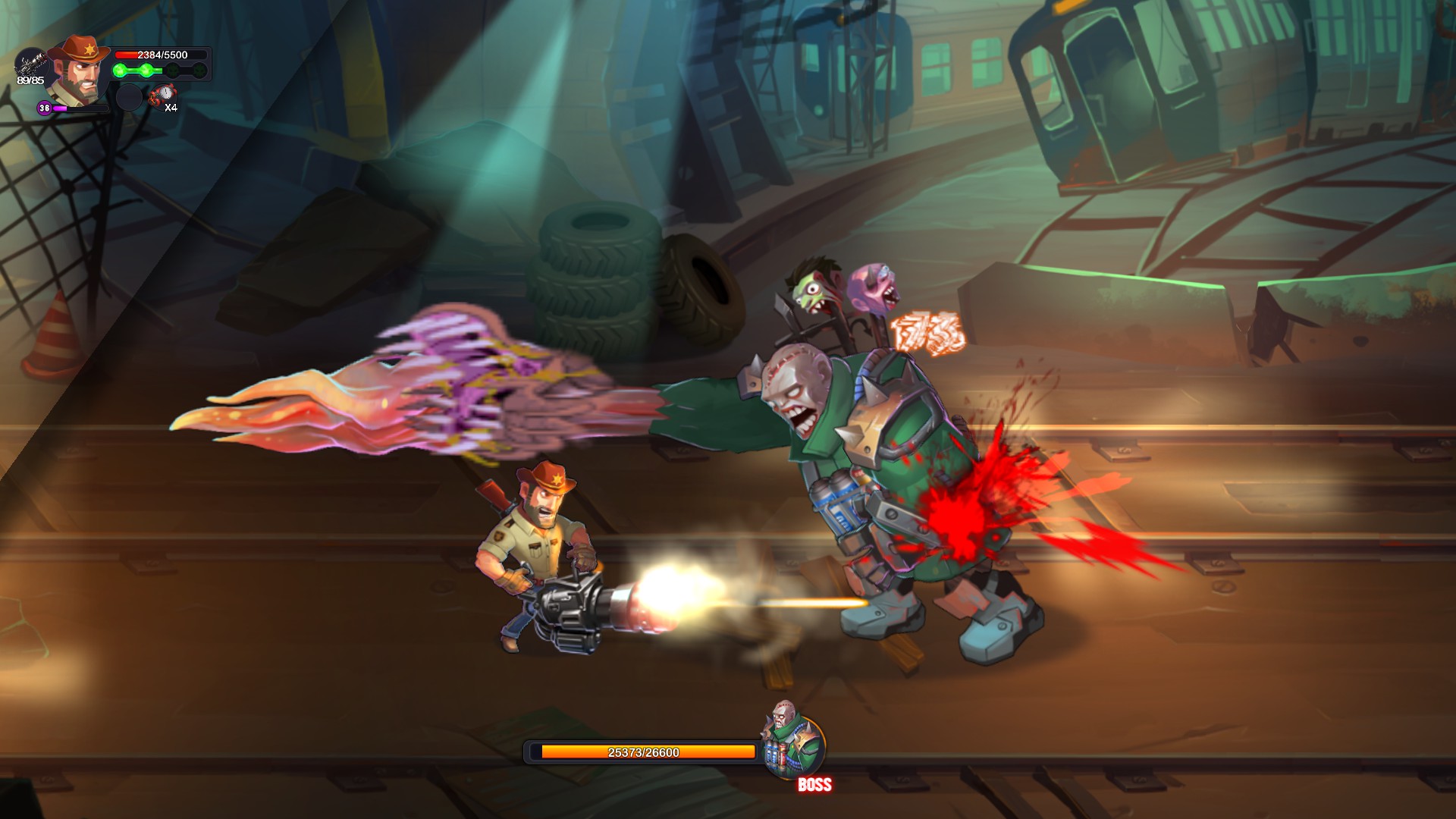Click the darkened third energy node

click(171, 70)
